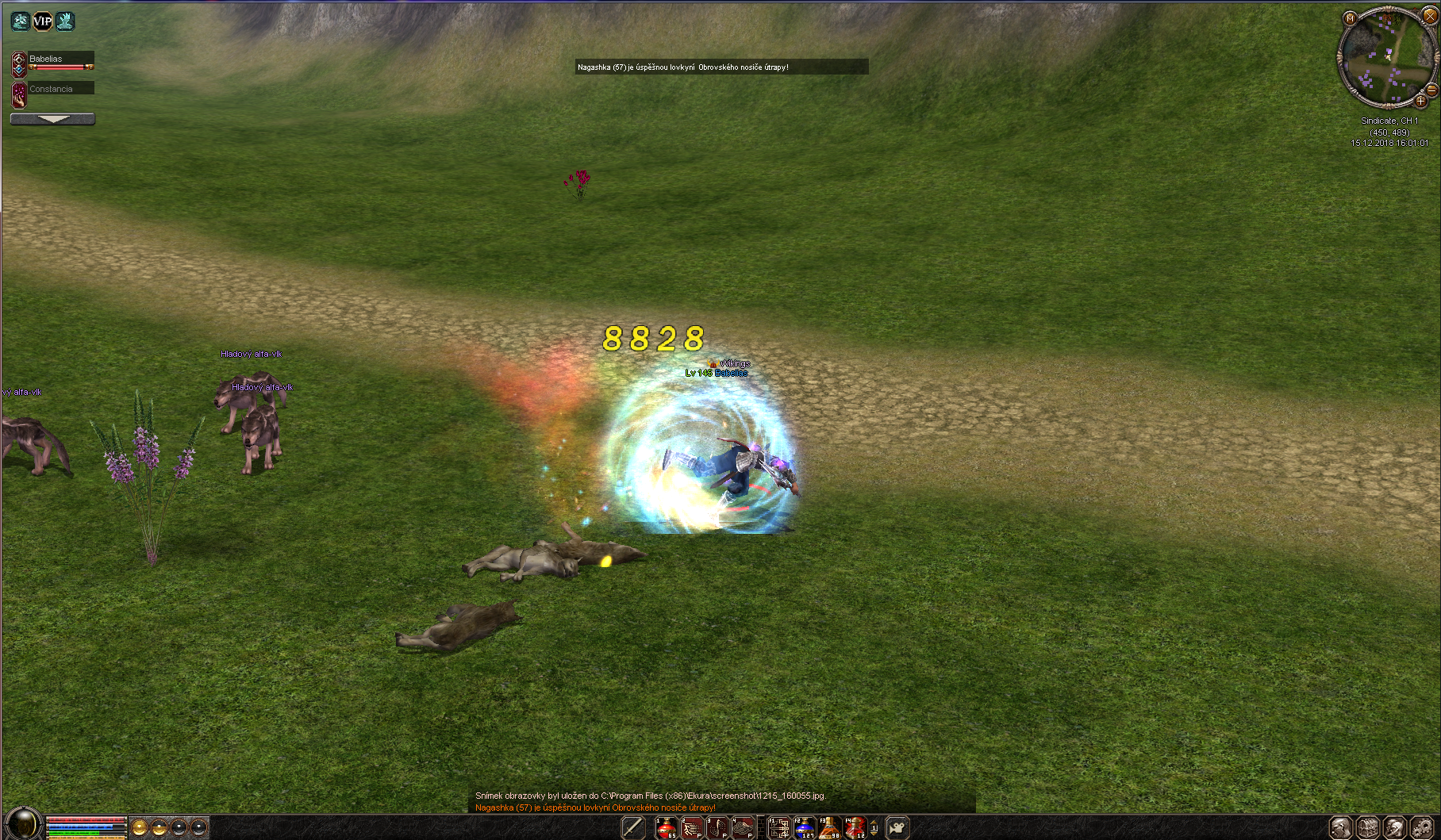Activate the skill in slot F1
Screen dimensions: 1441x840
coord(779,828)
